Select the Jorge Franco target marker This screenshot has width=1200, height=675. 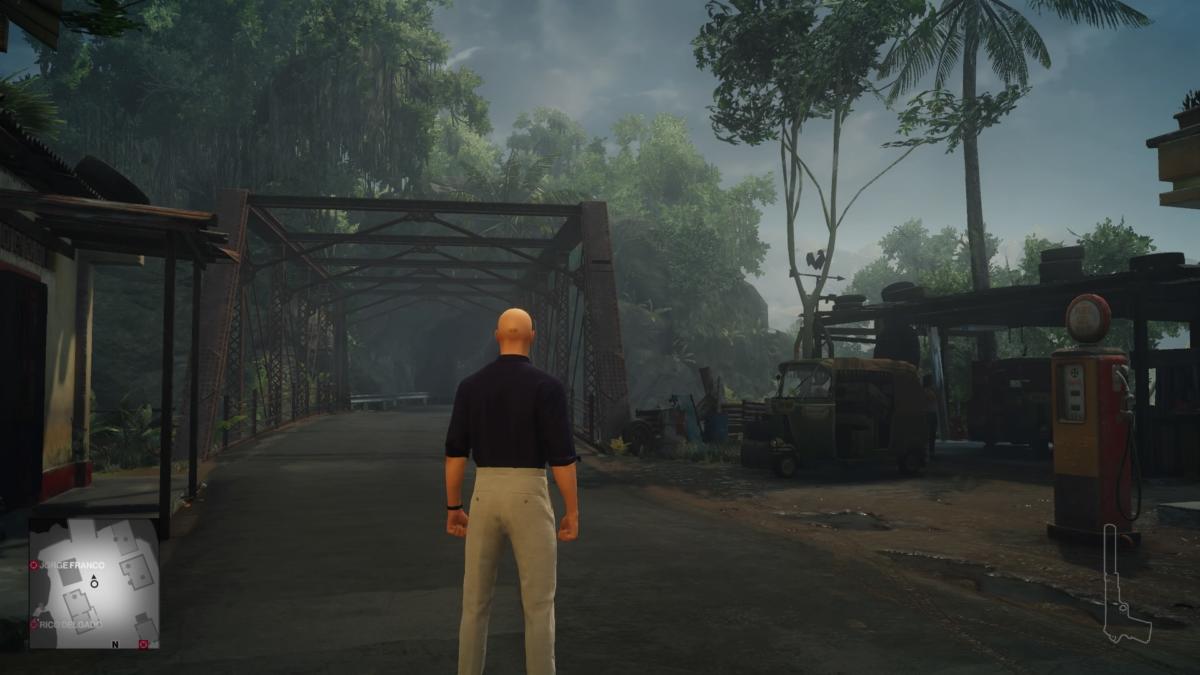34,566
